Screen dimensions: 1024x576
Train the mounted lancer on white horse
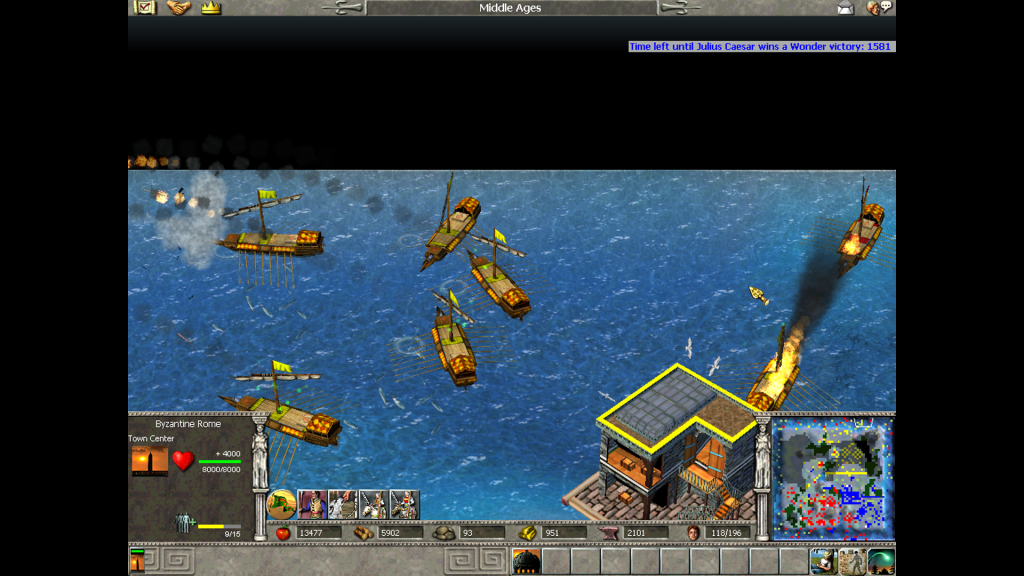click(373, 504)
